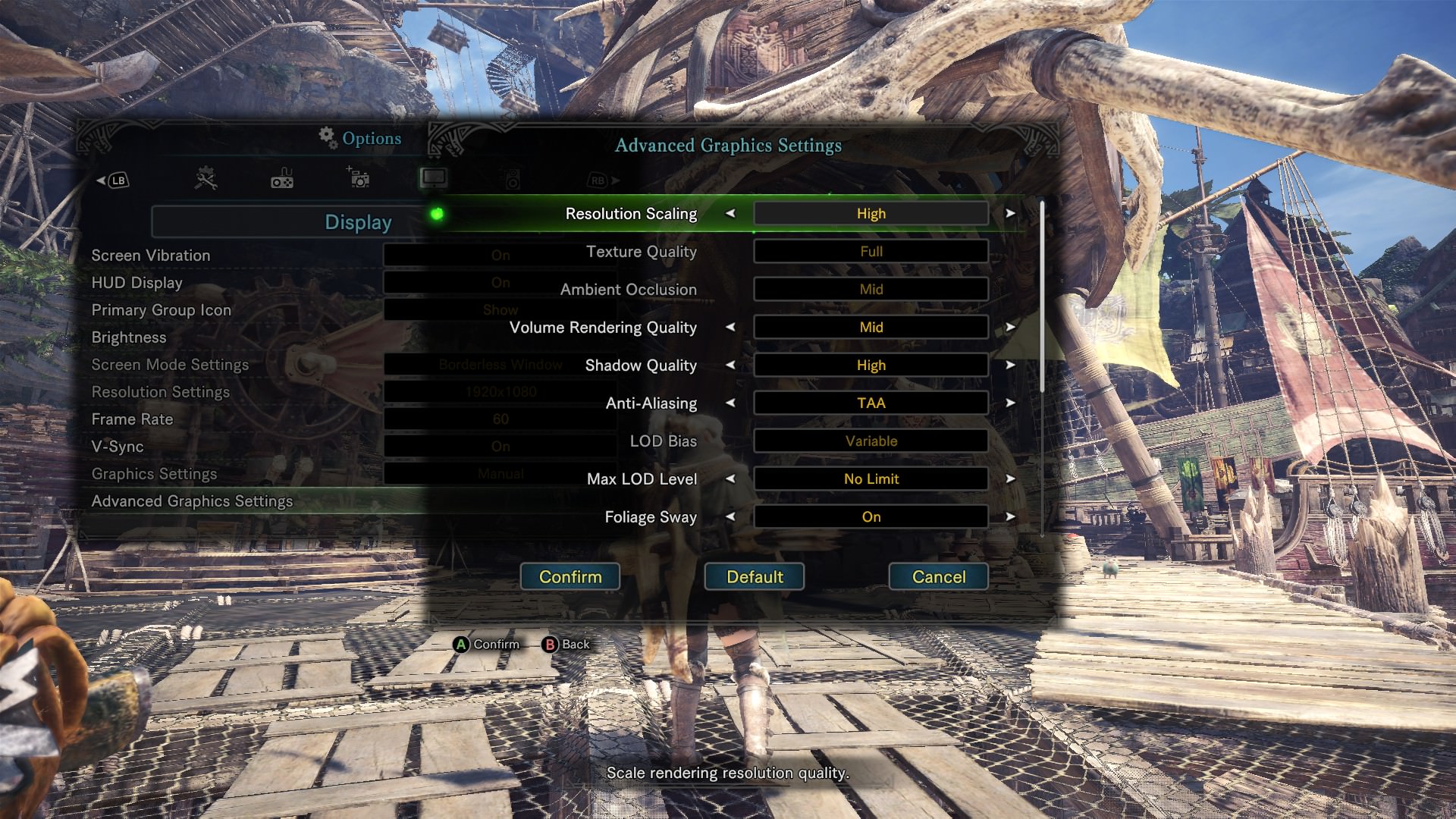Select the Frame Rate option

click(x=132, y=419)
